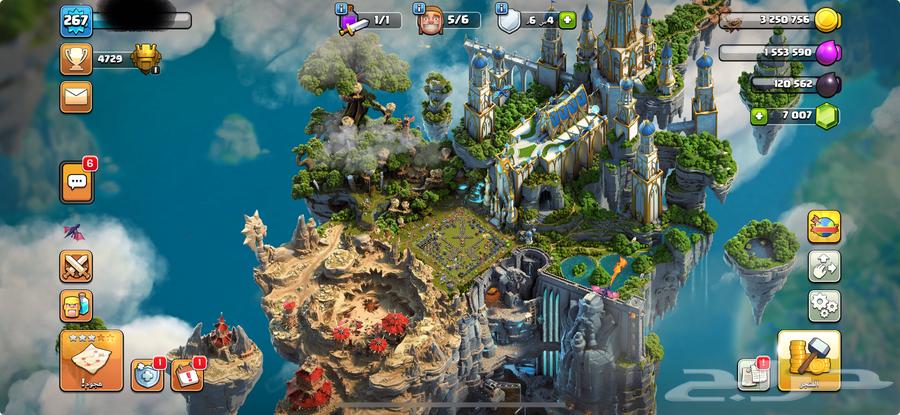Image resolution: width=900 pixels, height=415 pixels.
Task: Open the chat speech bubble
Action: (76, 180)
